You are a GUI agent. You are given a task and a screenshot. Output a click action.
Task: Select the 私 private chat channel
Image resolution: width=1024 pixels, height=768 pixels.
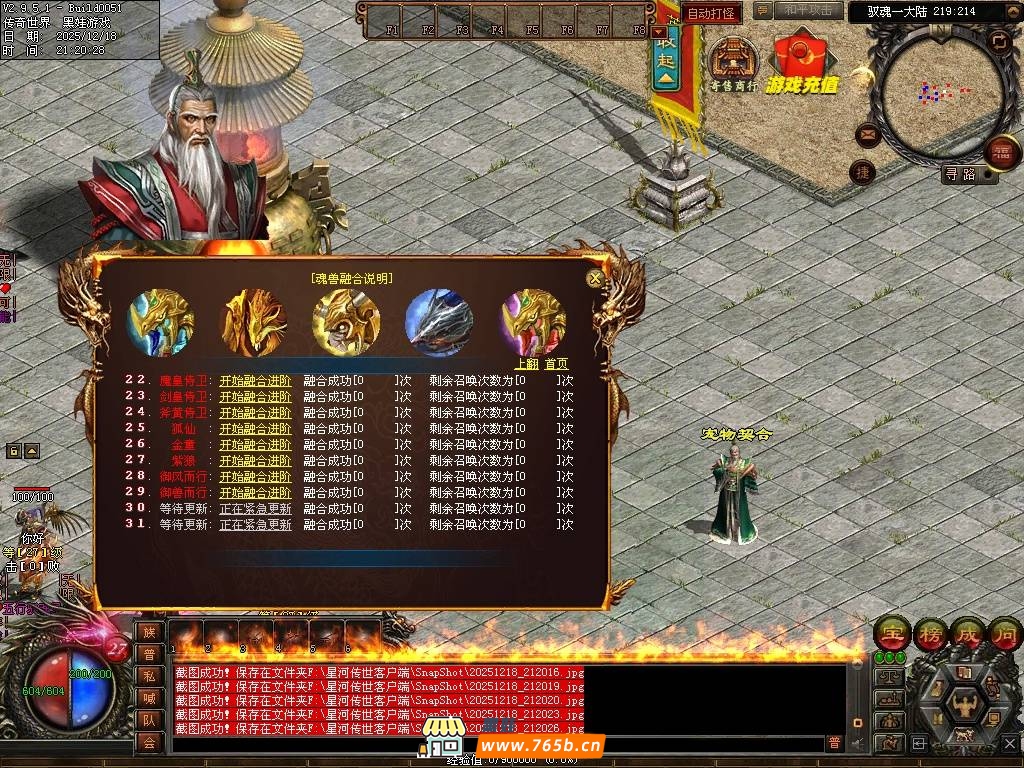pyautogui.click(x=149, y=676)
